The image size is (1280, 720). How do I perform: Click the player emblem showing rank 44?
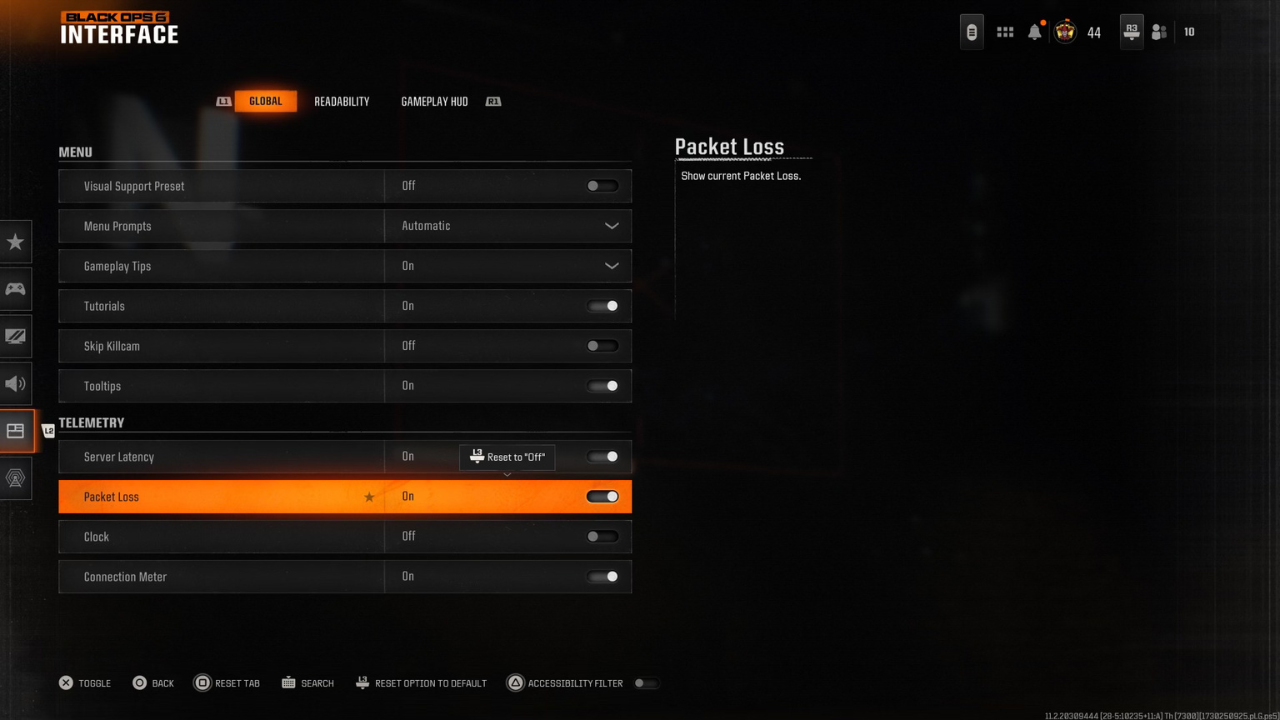point(1064,31)
